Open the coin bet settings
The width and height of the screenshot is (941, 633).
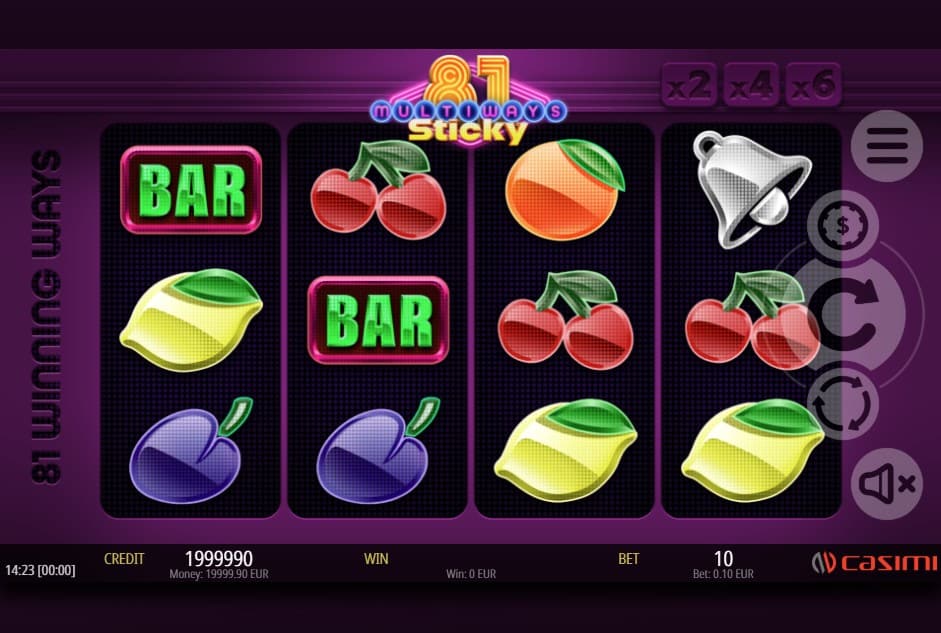[x=843, y=225]
